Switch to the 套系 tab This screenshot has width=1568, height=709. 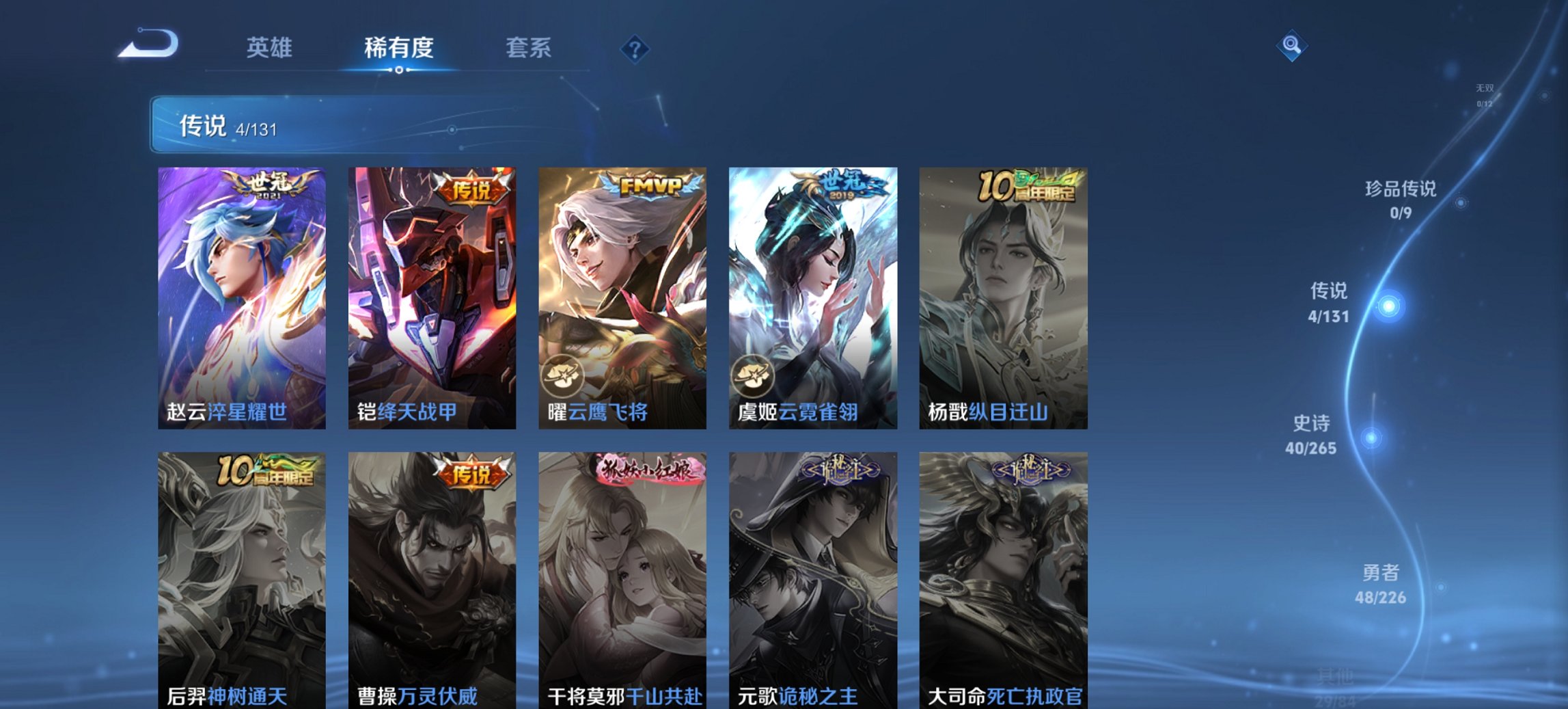[x=529, y=48]
